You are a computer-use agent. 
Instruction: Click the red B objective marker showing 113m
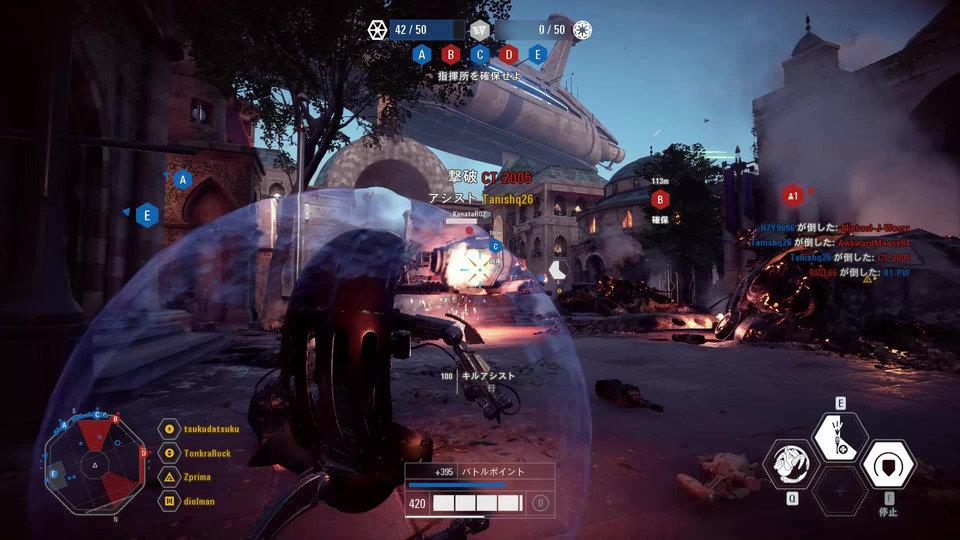click(x=660, y=198)
